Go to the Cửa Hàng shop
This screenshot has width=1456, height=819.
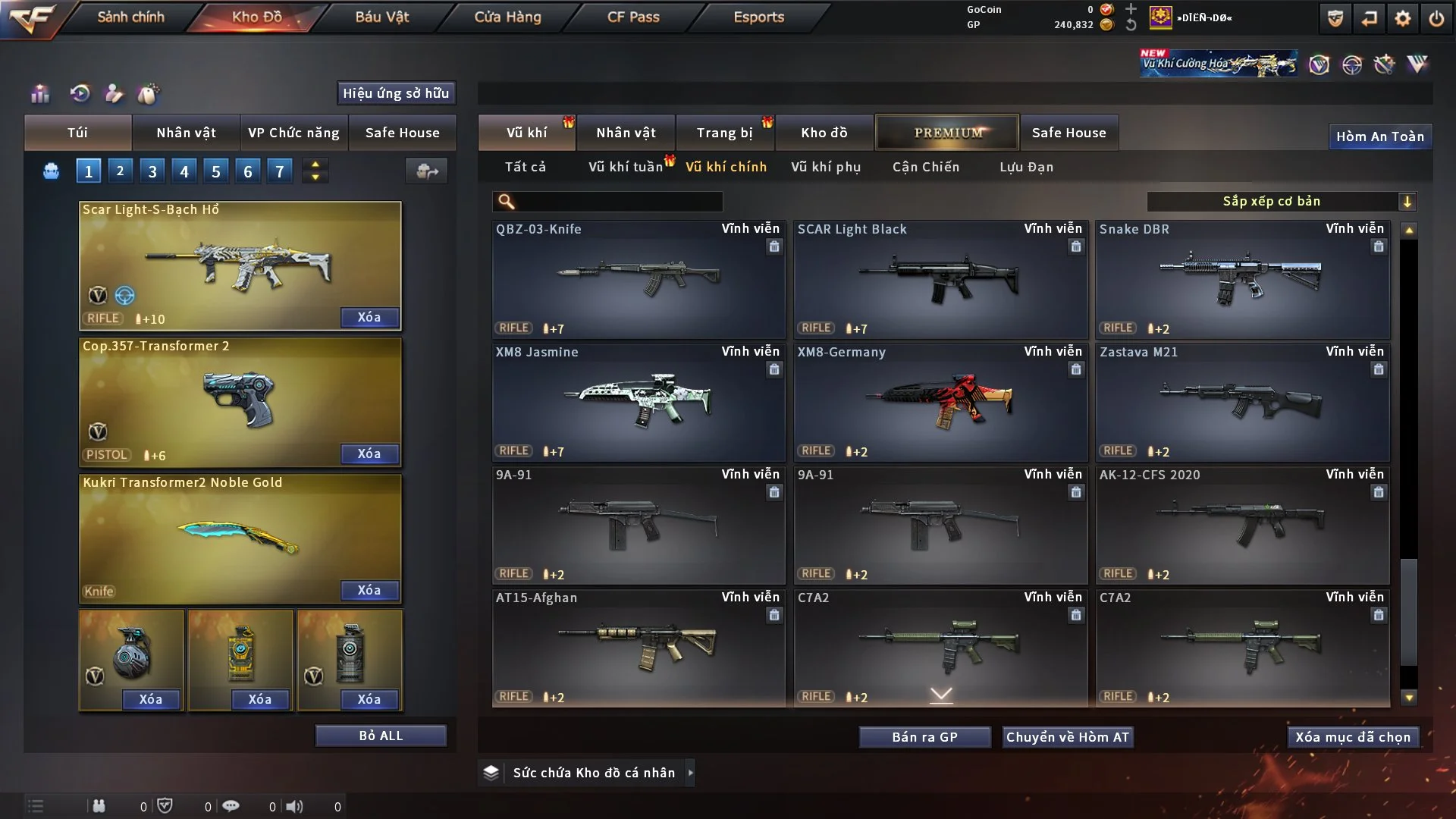[507, 17]
